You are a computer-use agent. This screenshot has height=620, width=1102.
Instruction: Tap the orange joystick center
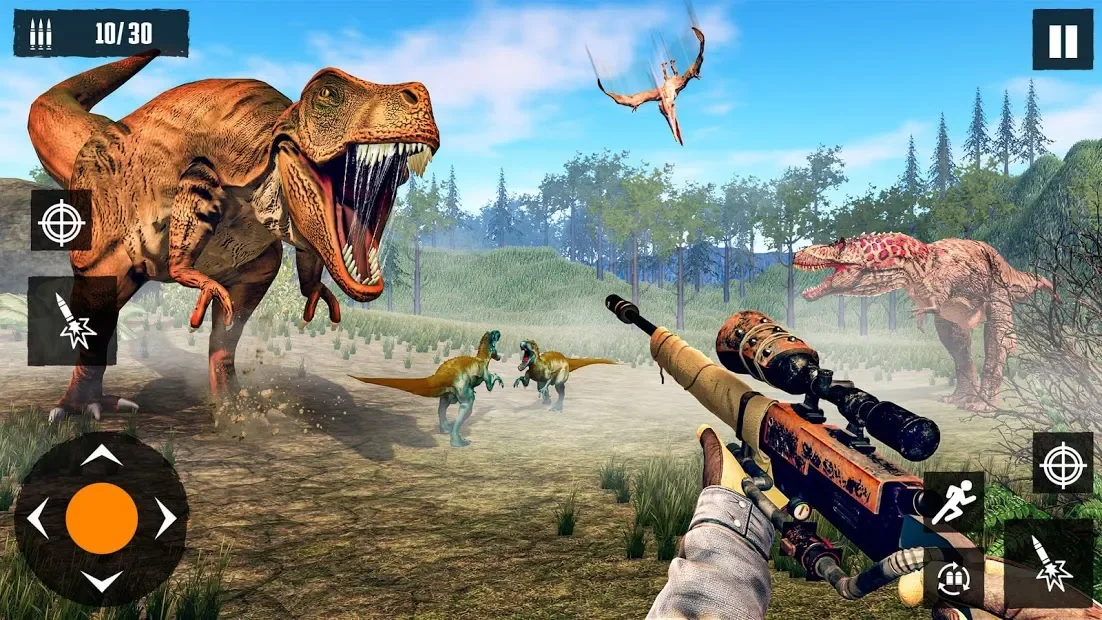[x=101, y=518]
